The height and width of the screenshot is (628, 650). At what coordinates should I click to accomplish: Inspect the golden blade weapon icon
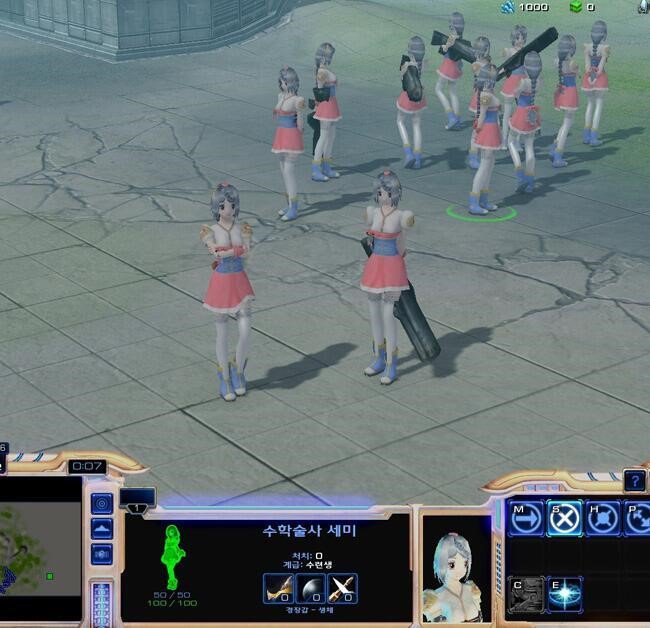[x=278, y=589]
